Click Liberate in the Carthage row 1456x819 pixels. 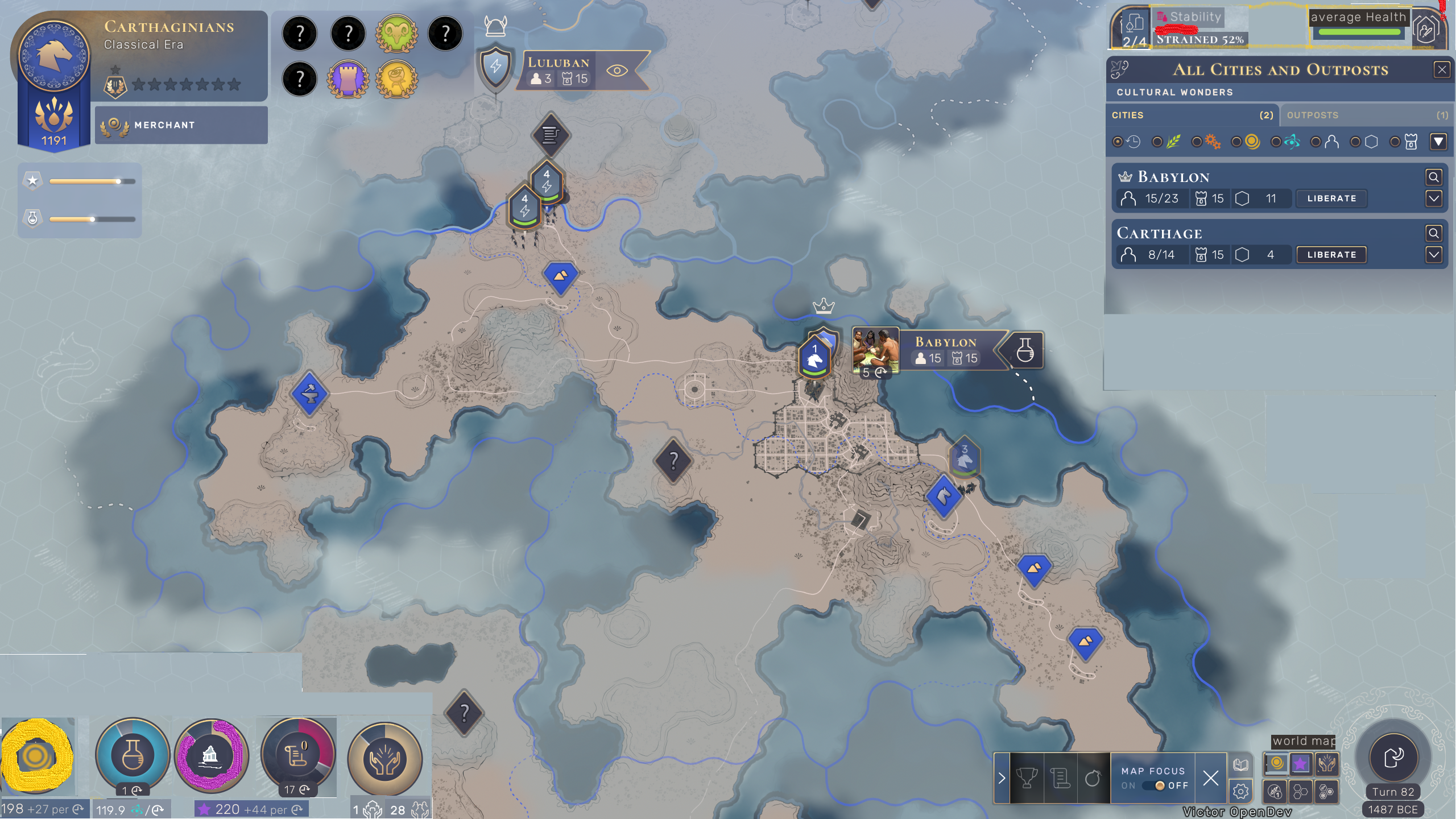tap(1331, 255)
